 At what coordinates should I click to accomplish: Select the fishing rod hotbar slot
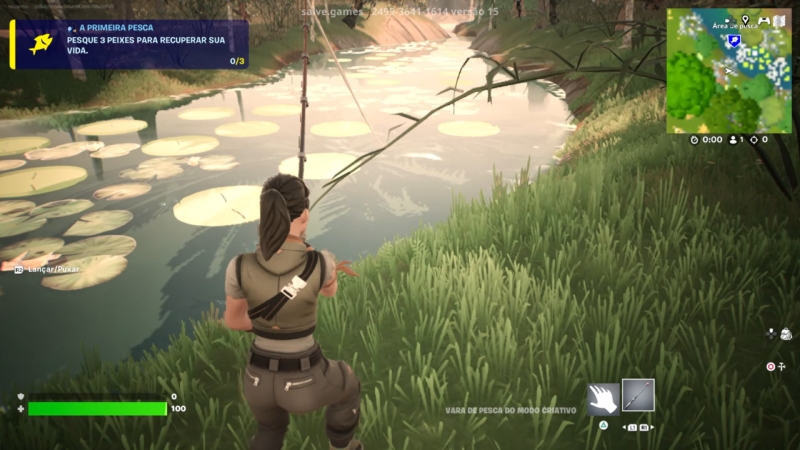pyautogui.click(x=638, y=395)
